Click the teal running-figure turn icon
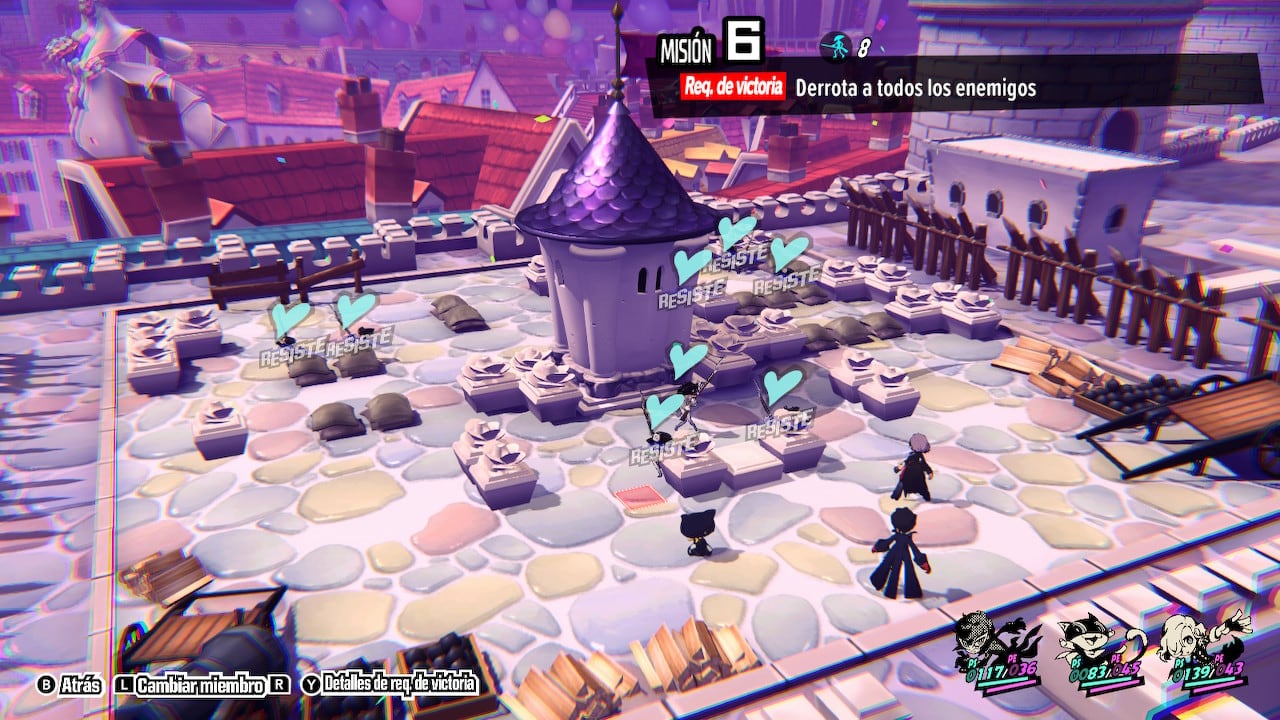The width and height of the screenshot is (1280, 720). pos(836,44)
